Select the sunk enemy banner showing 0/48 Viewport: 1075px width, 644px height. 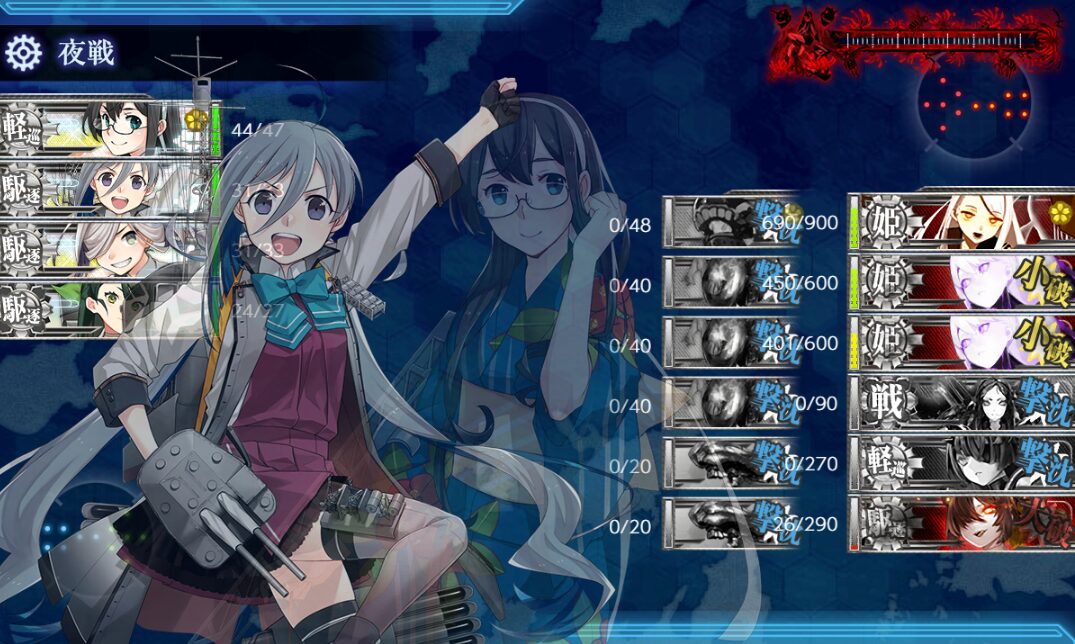click(x=730, y=220)
